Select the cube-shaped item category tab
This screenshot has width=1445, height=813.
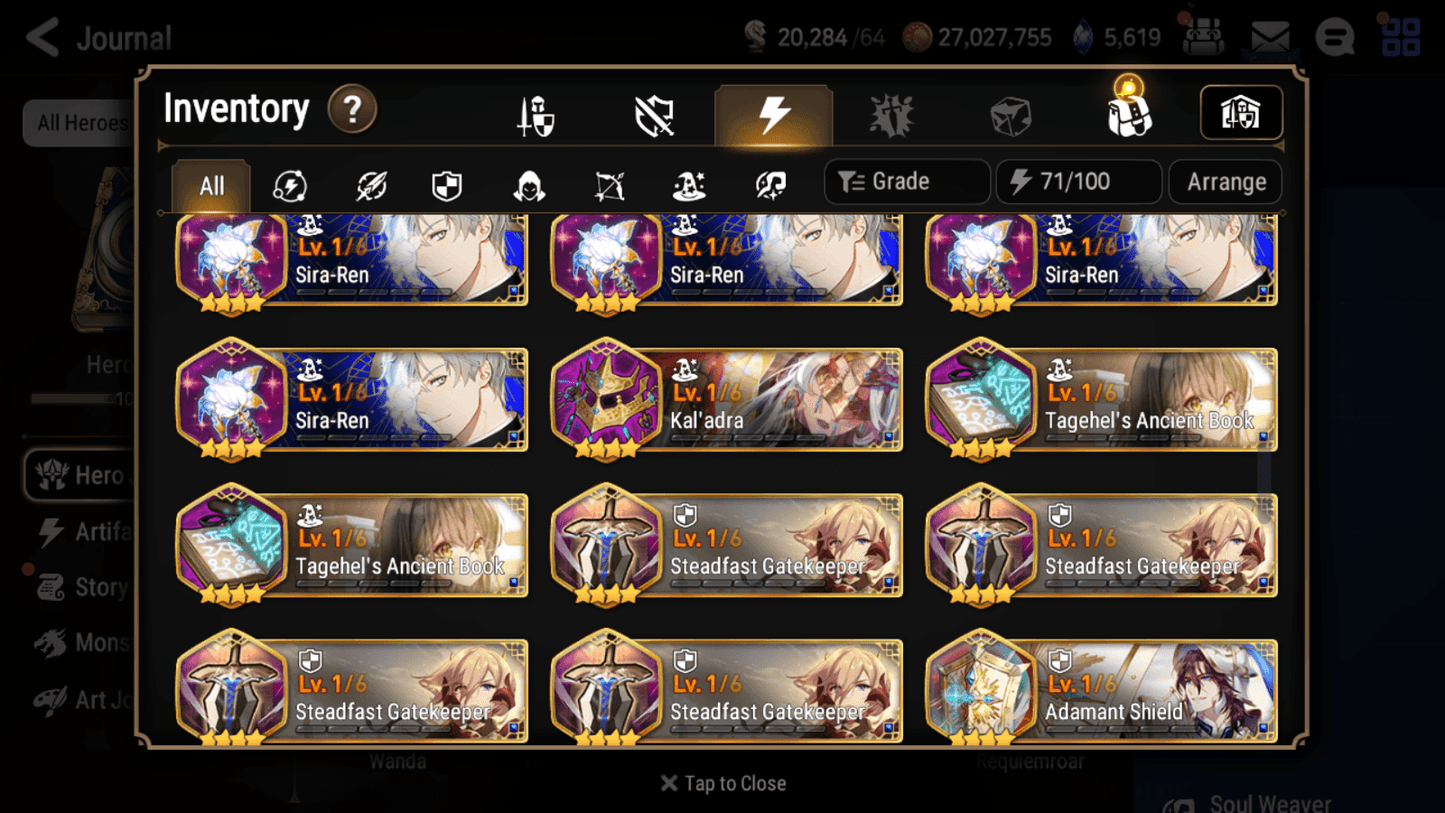coord(1010,113)
